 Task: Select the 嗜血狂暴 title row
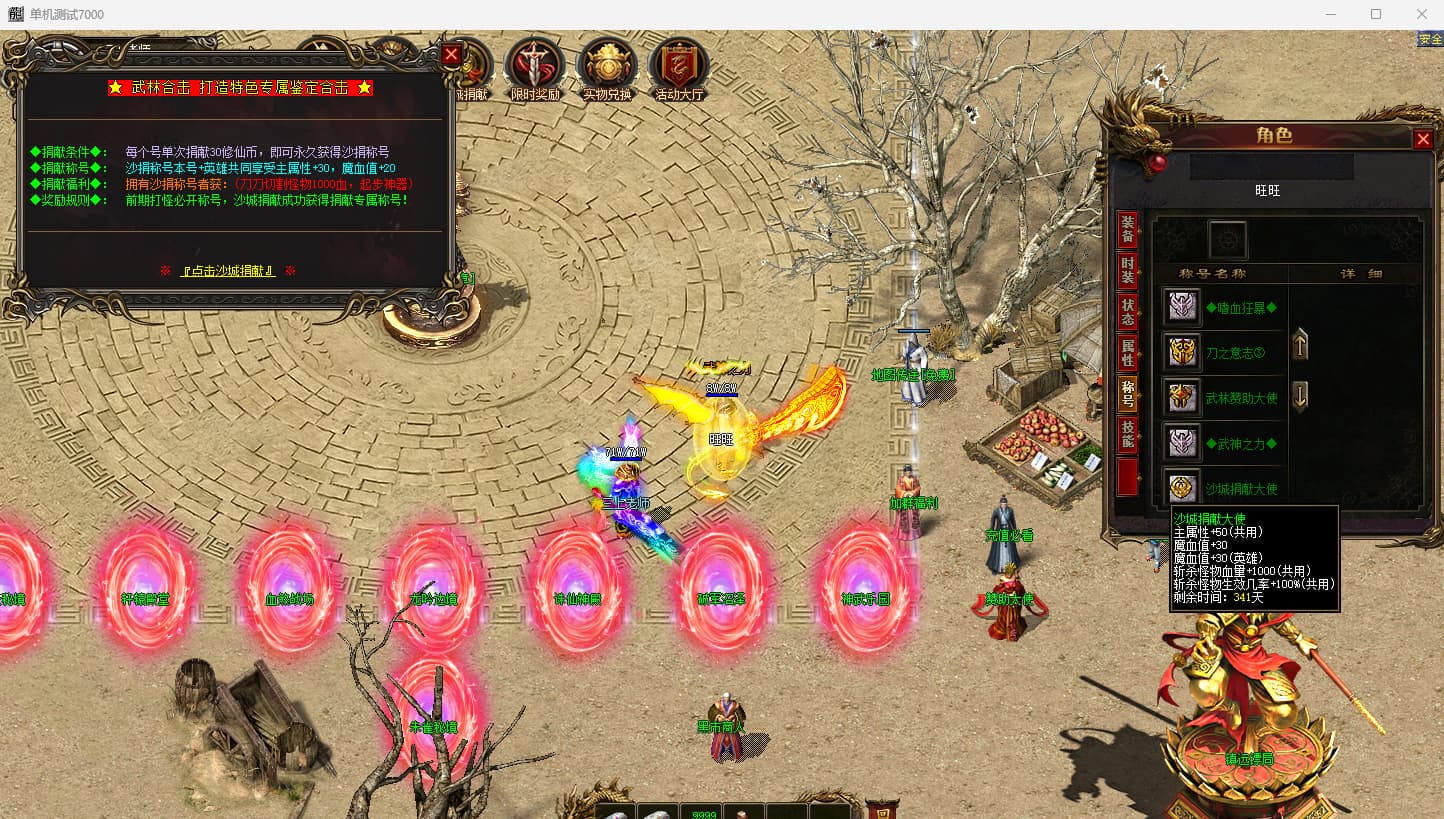tap(1241, 308)
